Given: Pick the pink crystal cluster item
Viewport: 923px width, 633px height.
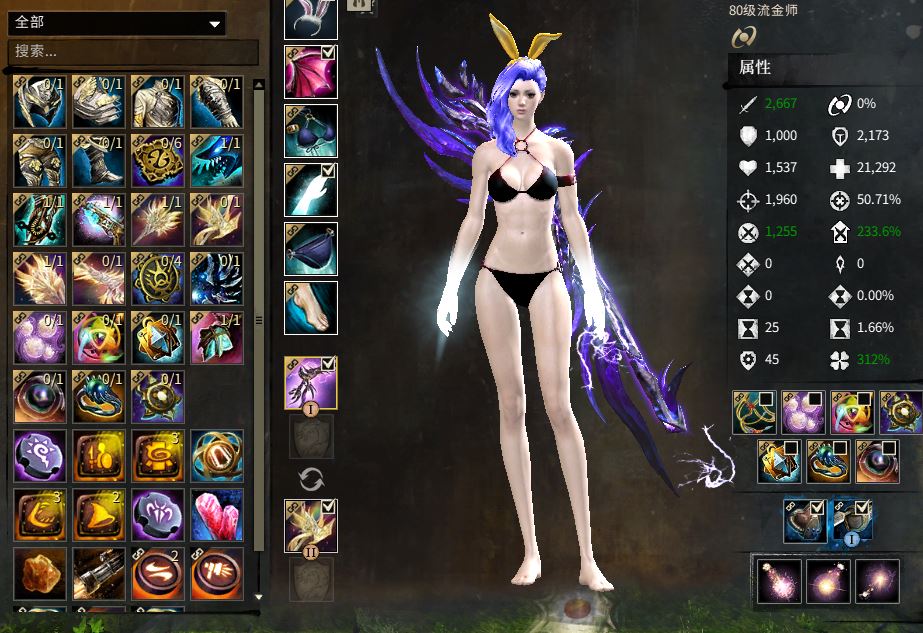Looking at the screenshot, I should click(217, 515).
